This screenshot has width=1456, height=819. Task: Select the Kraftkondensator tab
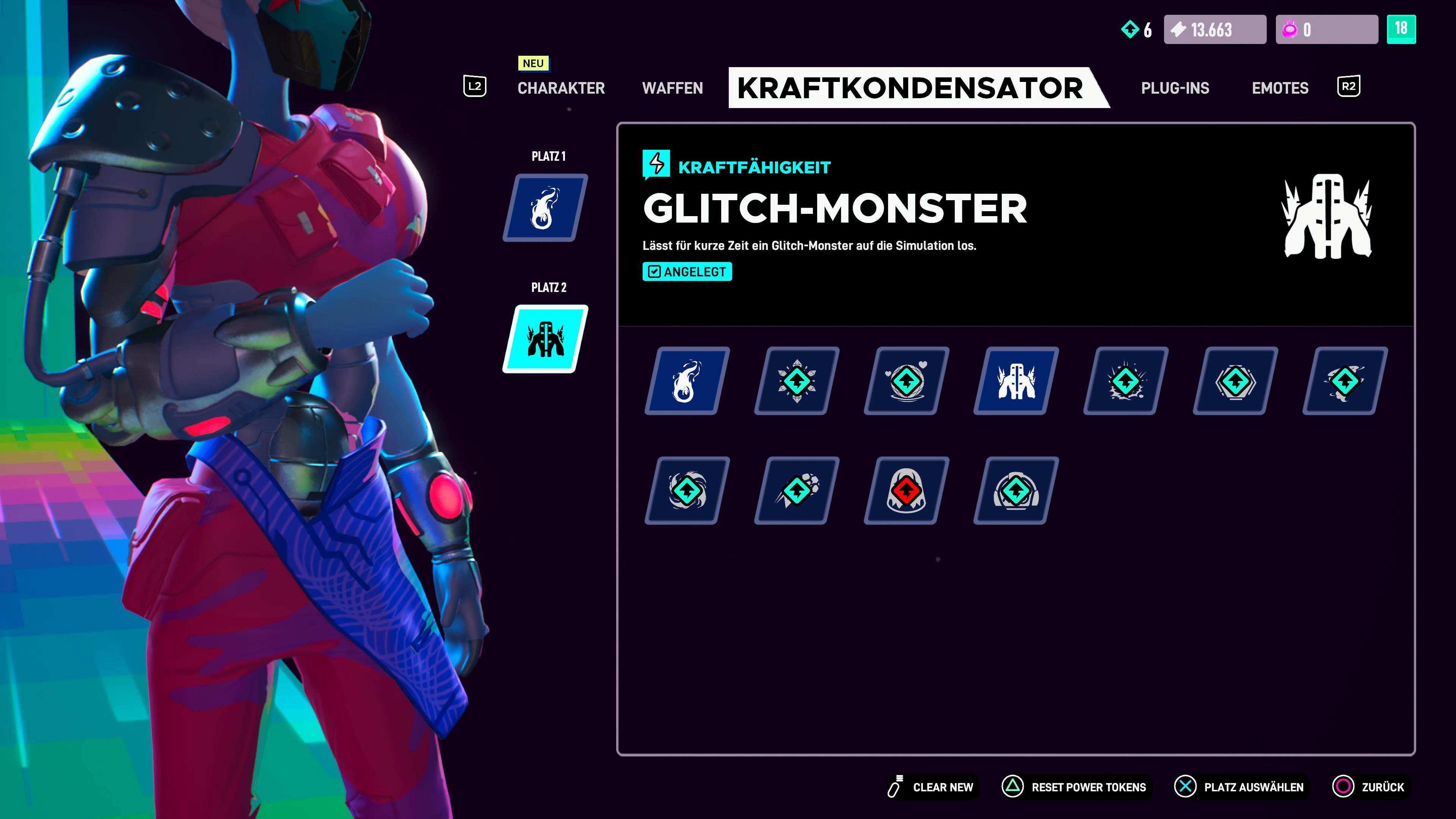[910, 88]
